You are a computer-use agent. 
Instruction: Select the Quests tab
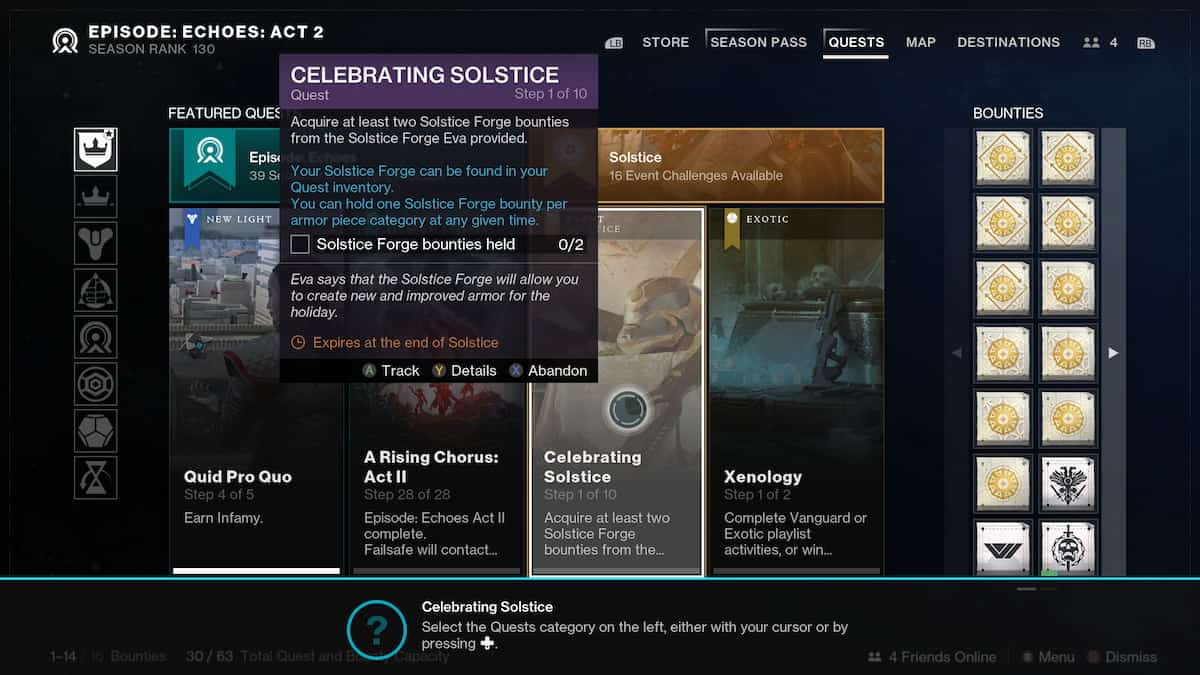[856, 42]
